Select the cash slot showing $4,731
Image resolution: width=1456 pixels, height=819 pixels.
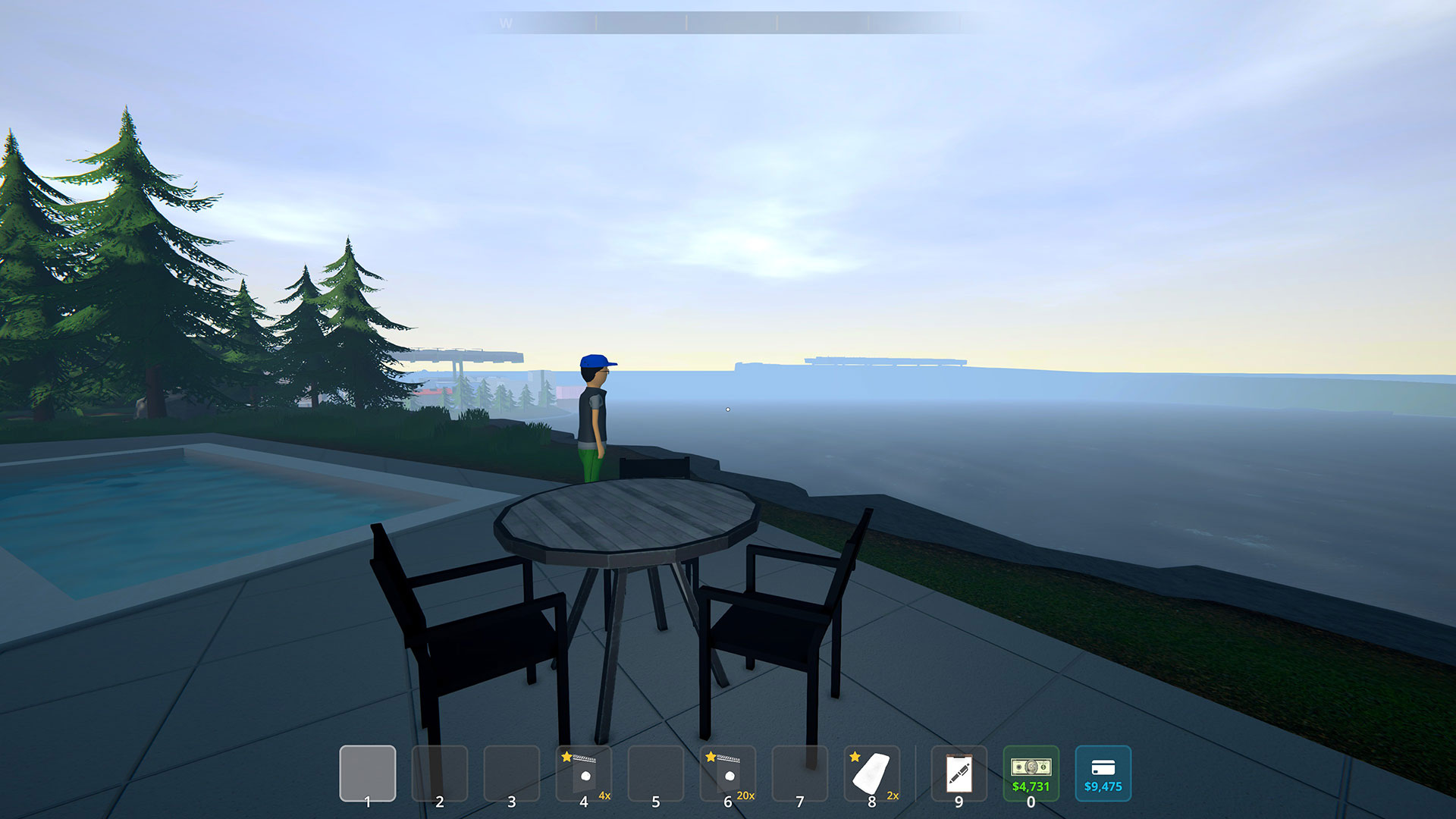point(1031,773)
